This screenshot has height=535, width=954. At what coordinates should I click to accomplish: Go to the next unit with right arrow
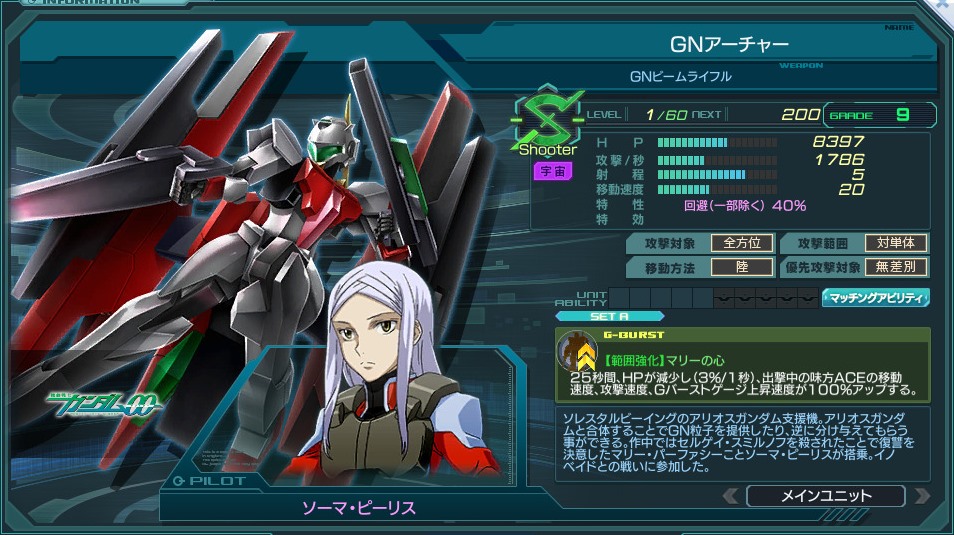(x=920, y=496)
